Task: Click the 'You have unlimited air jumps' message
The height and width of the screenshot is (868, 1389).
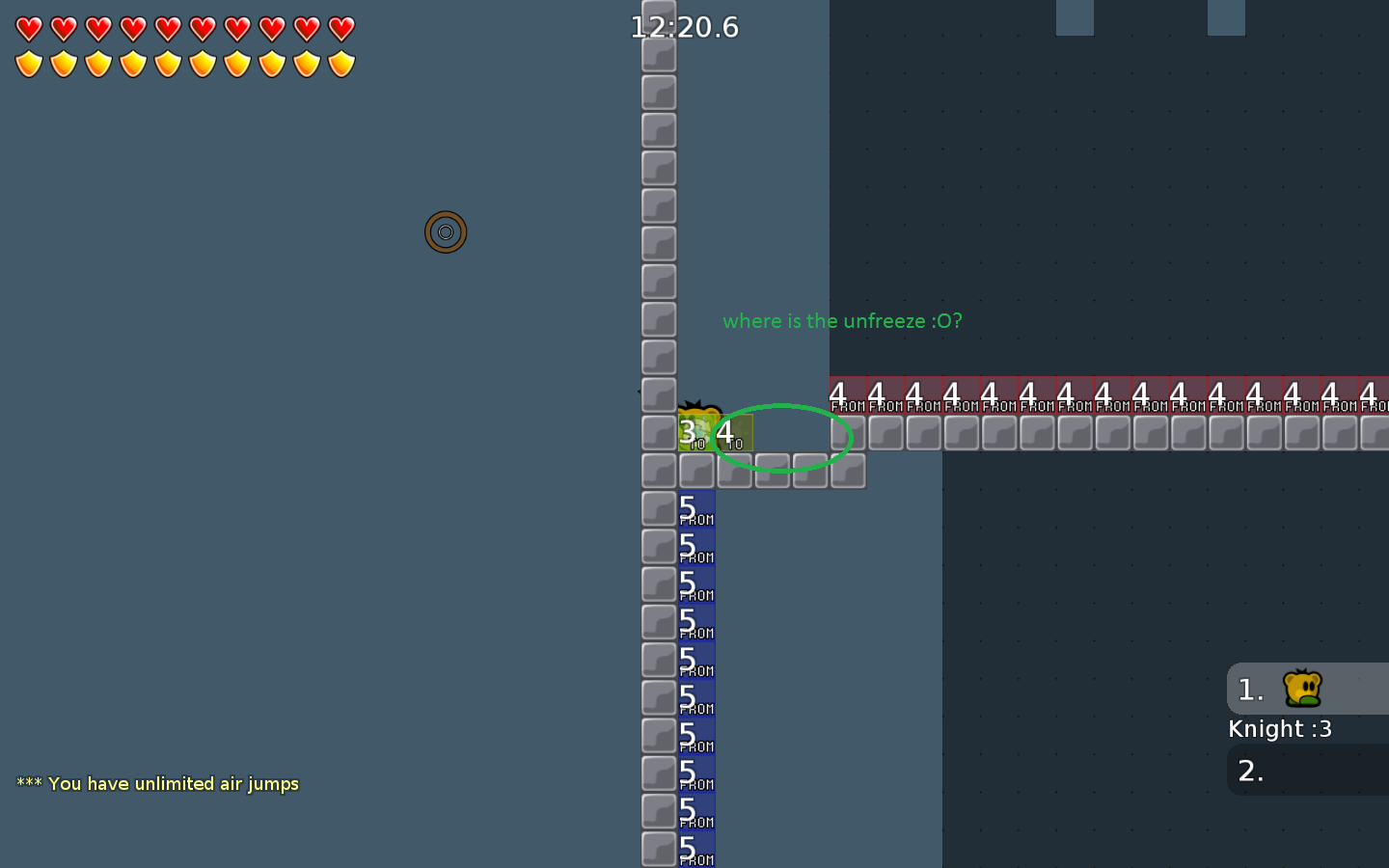Action: [x=157, y=783]
